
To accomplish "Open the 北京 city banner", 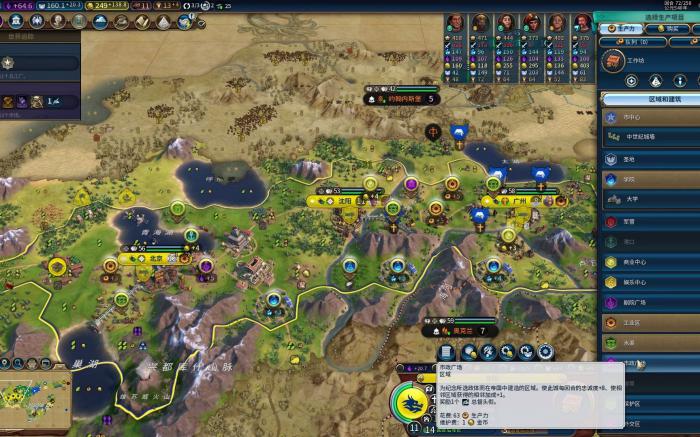I will coord(150,258).
